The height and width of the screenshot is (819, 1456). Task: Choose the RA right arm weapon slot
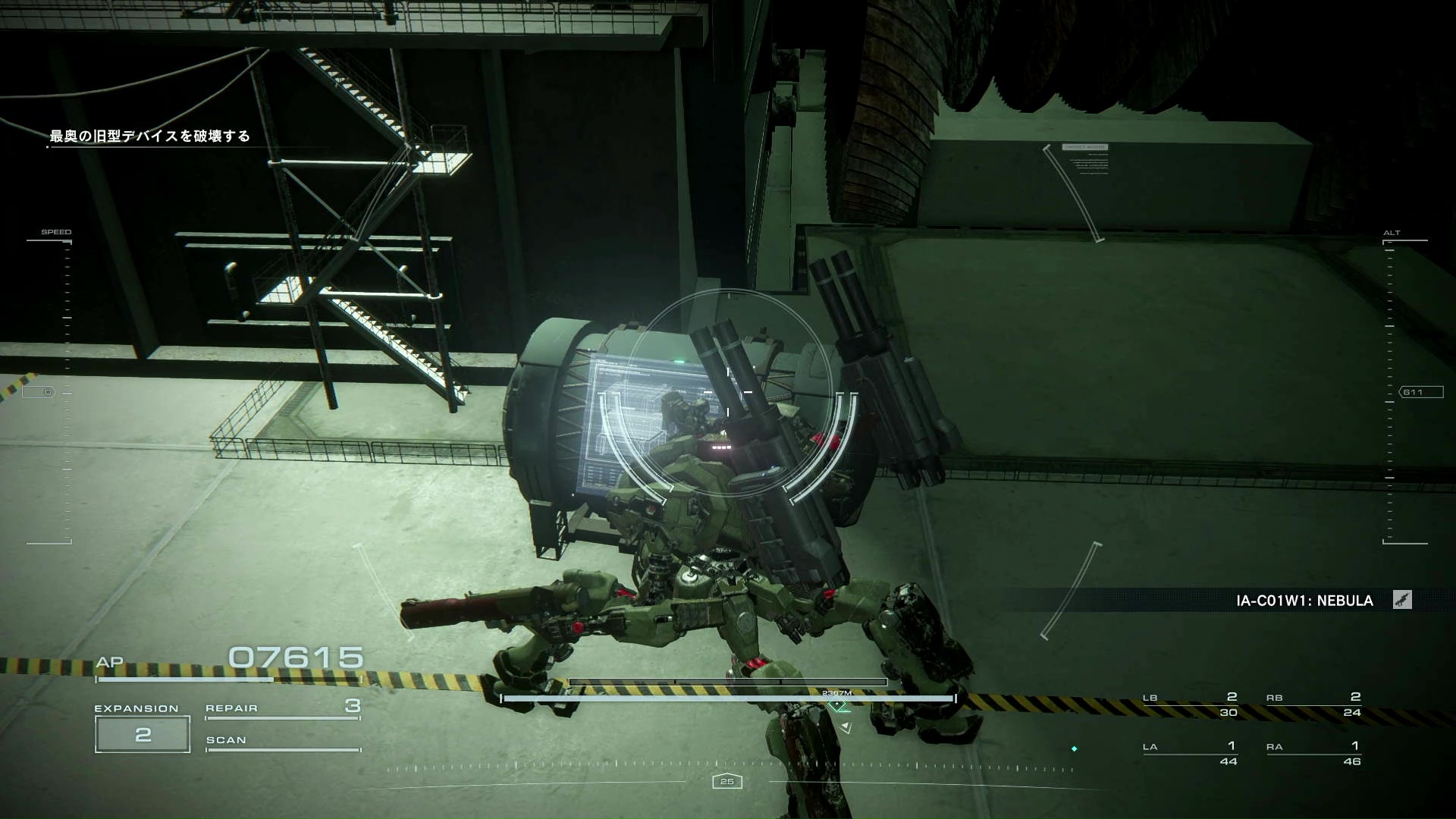(1313, 753)
